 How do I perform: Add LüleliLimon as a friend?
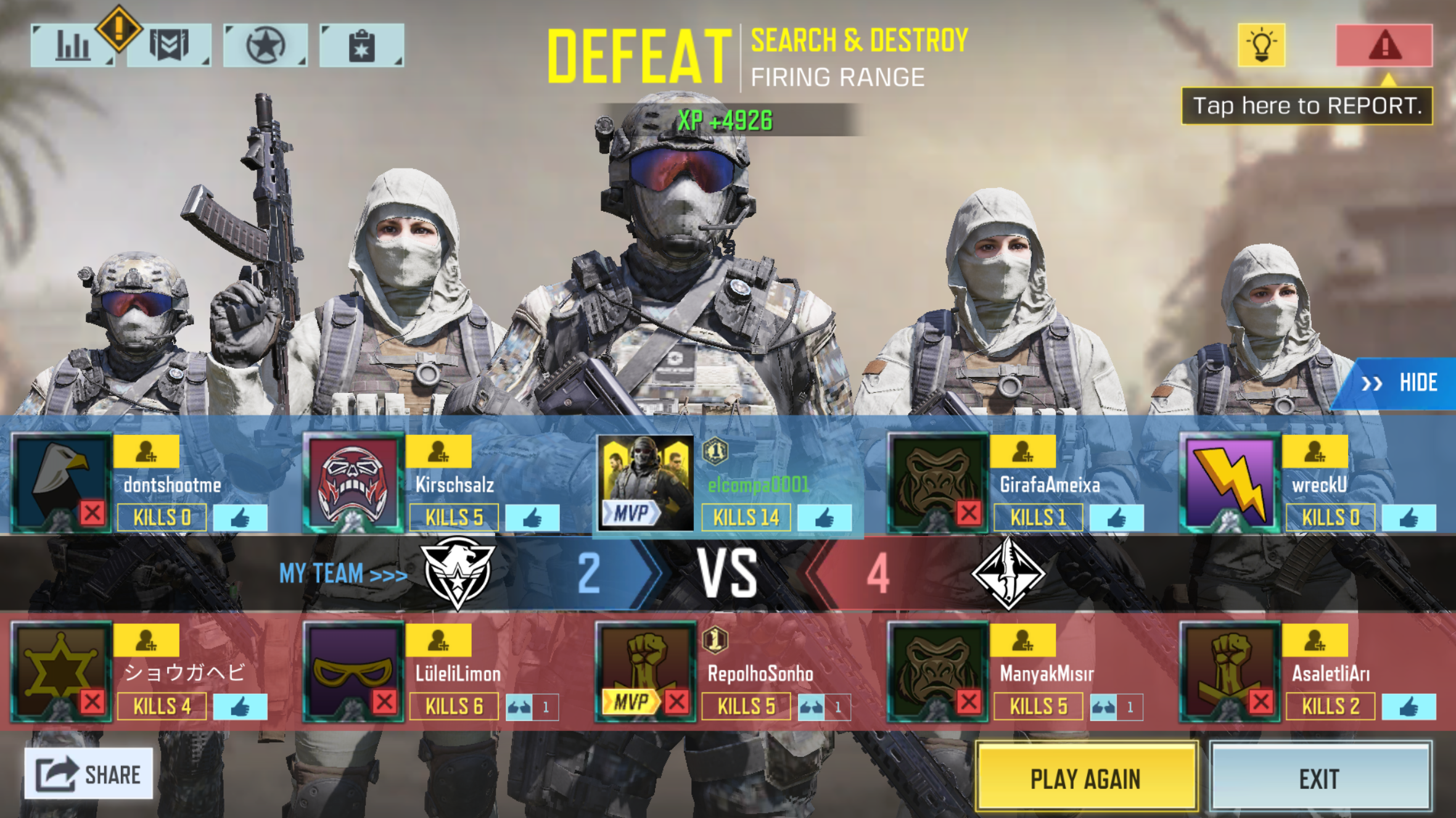tap(438, 640)
